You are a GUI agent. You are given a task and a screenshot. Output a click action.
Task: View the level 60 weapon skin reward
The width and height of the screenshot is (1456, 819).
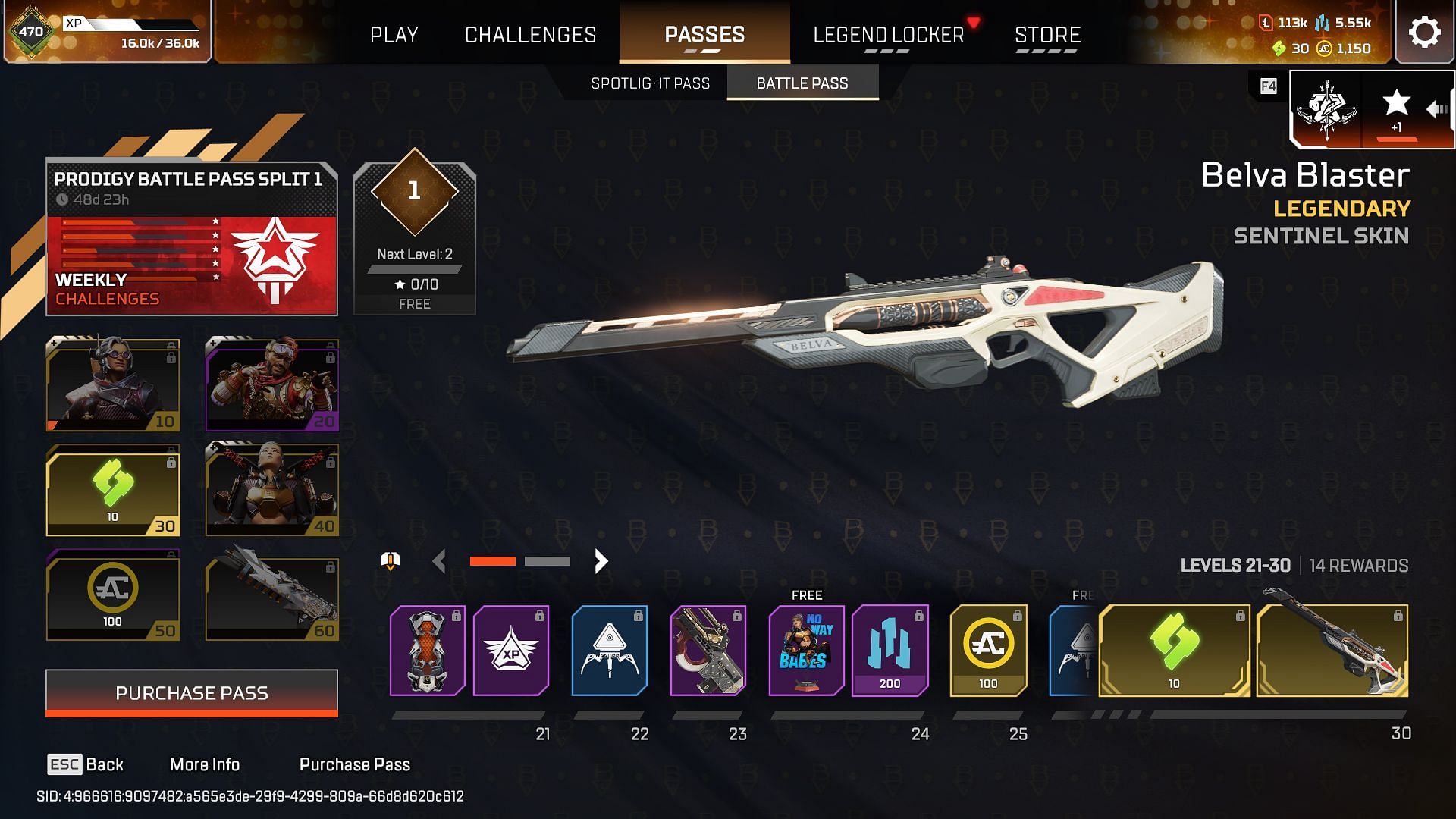tap(272, 596)
